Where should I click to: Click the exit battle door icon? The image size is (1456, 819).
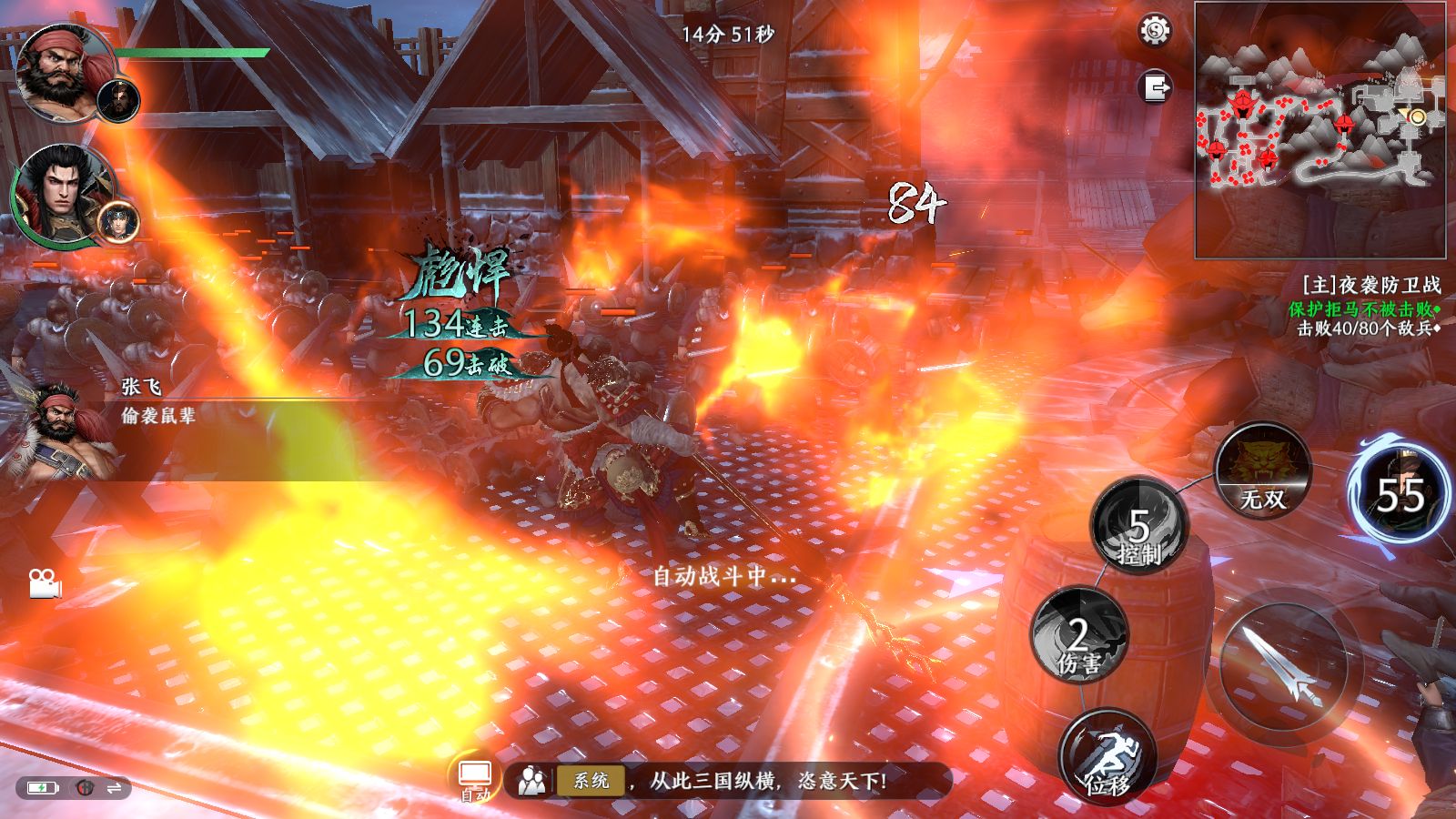[x=1156, y=87]
